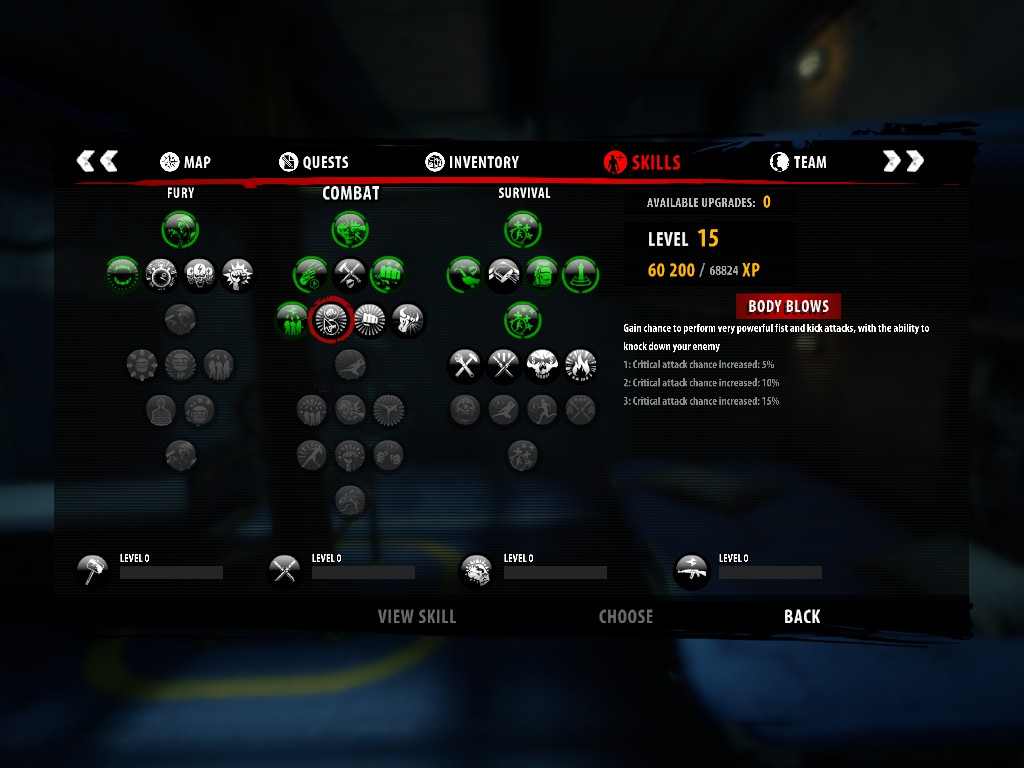Select the Skills tab

click(x=642, y=162)
